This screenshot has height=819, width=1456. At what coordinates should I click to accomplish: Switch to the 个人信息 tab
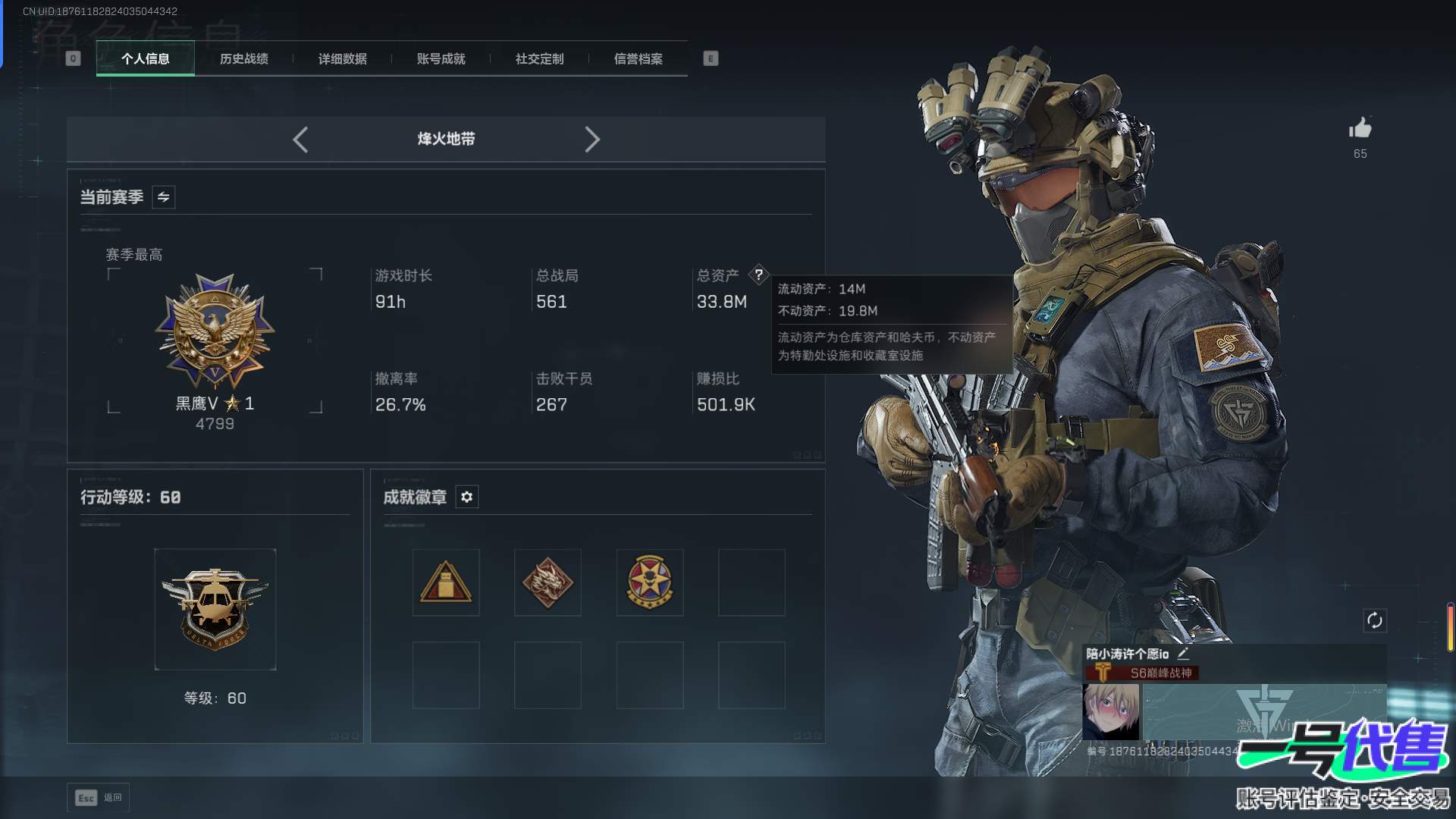coord(145,58)
